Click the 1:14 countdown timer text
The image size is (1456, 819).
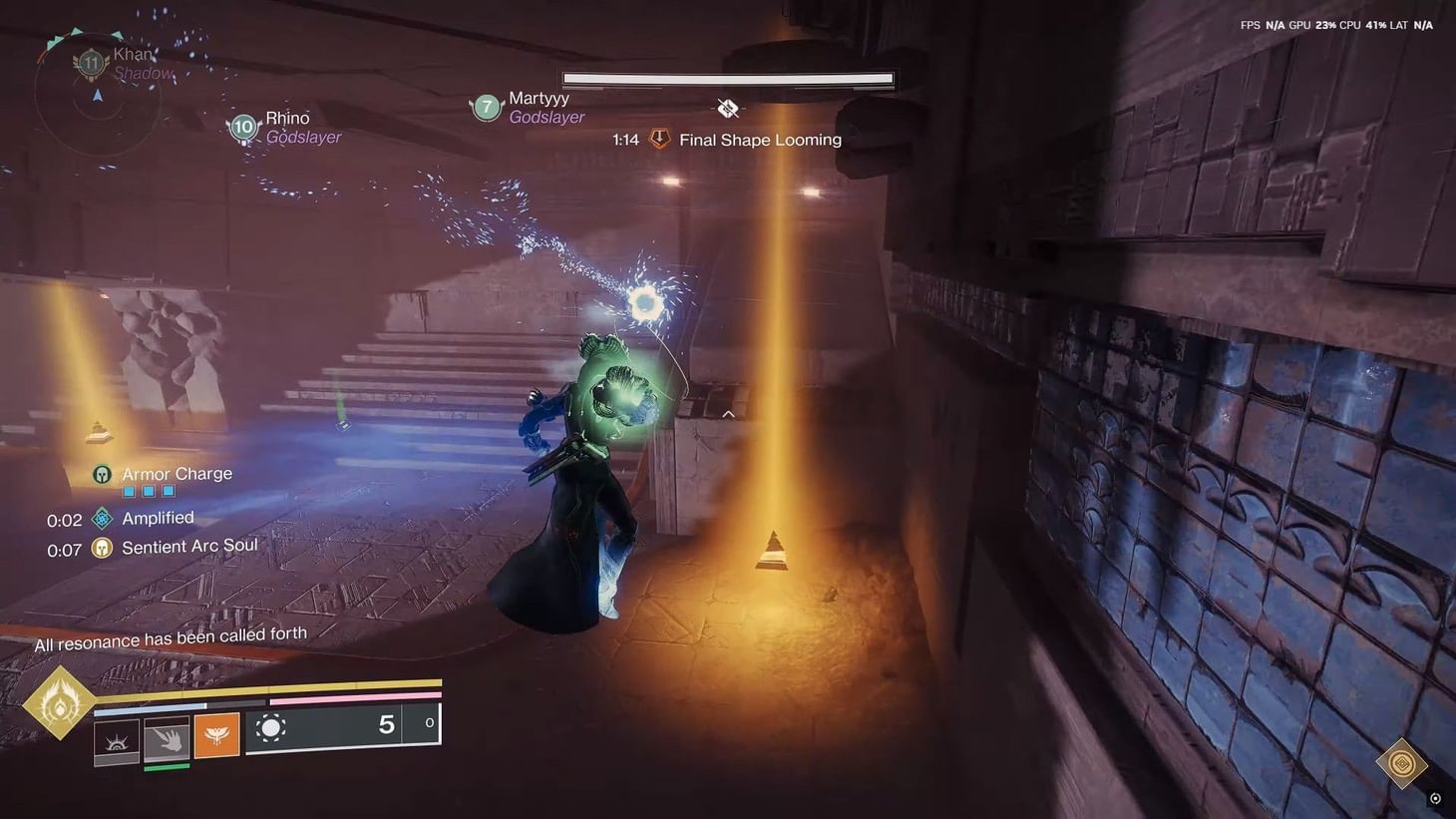624,140
